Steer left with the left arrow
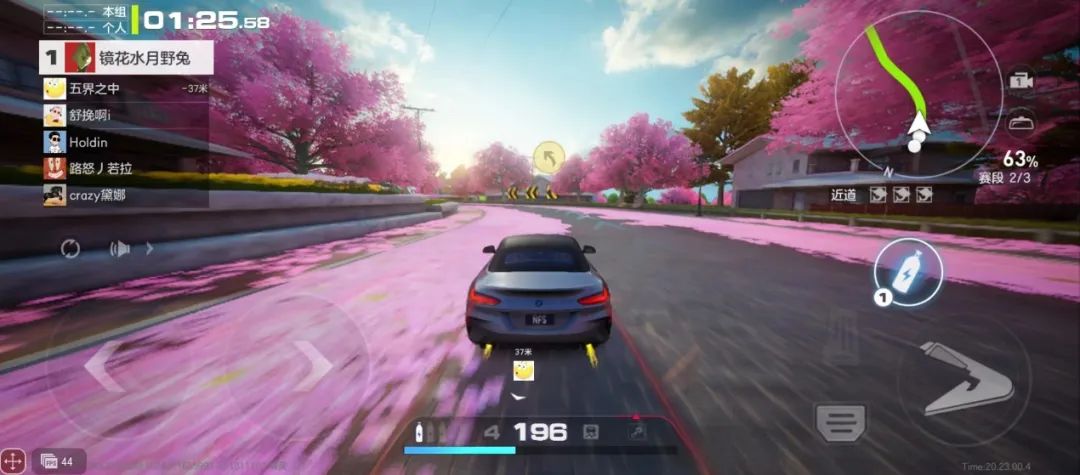 point(103,366)
